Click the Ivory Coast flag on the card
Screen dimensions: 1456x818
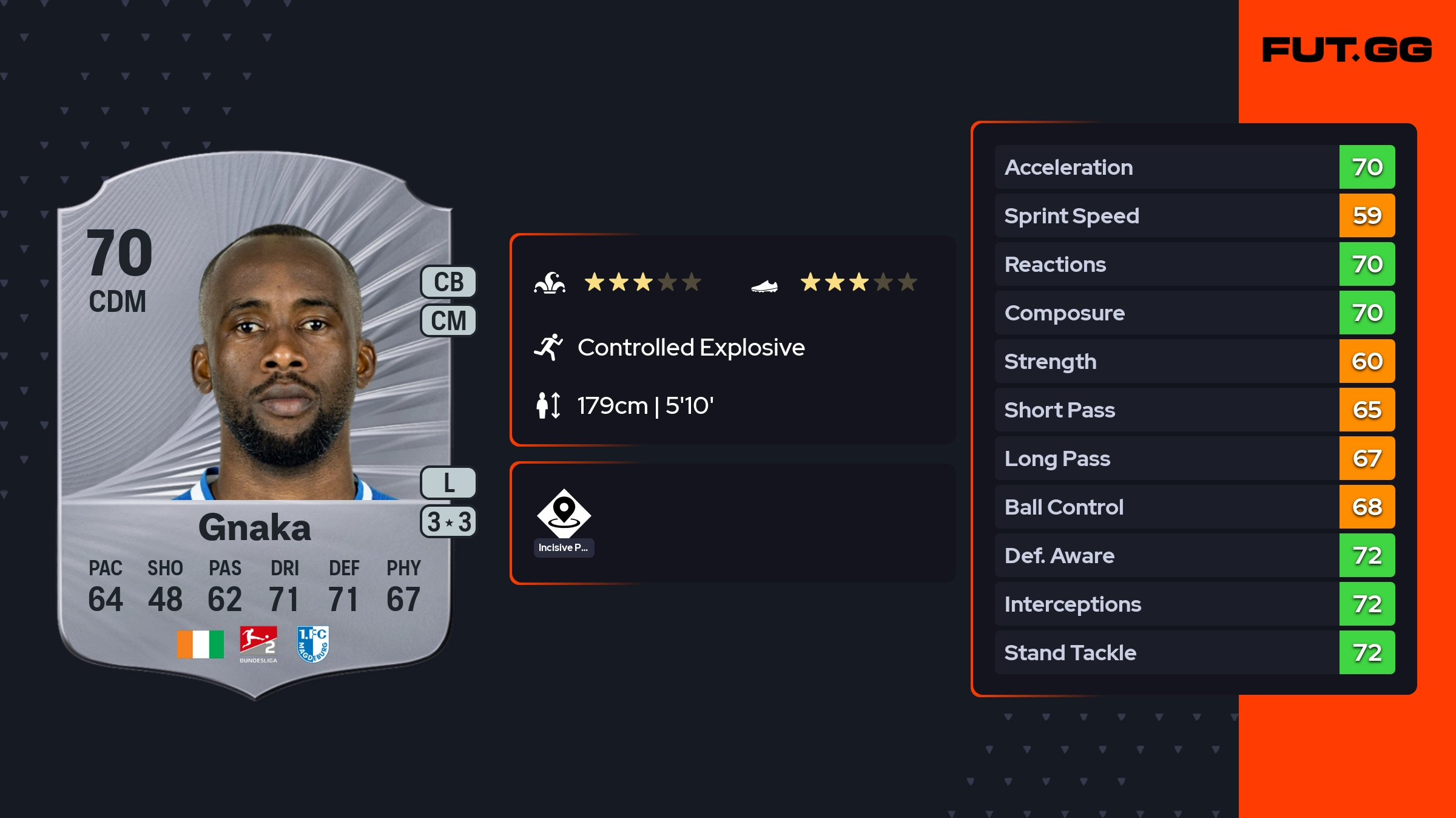(x=200, y=644)
